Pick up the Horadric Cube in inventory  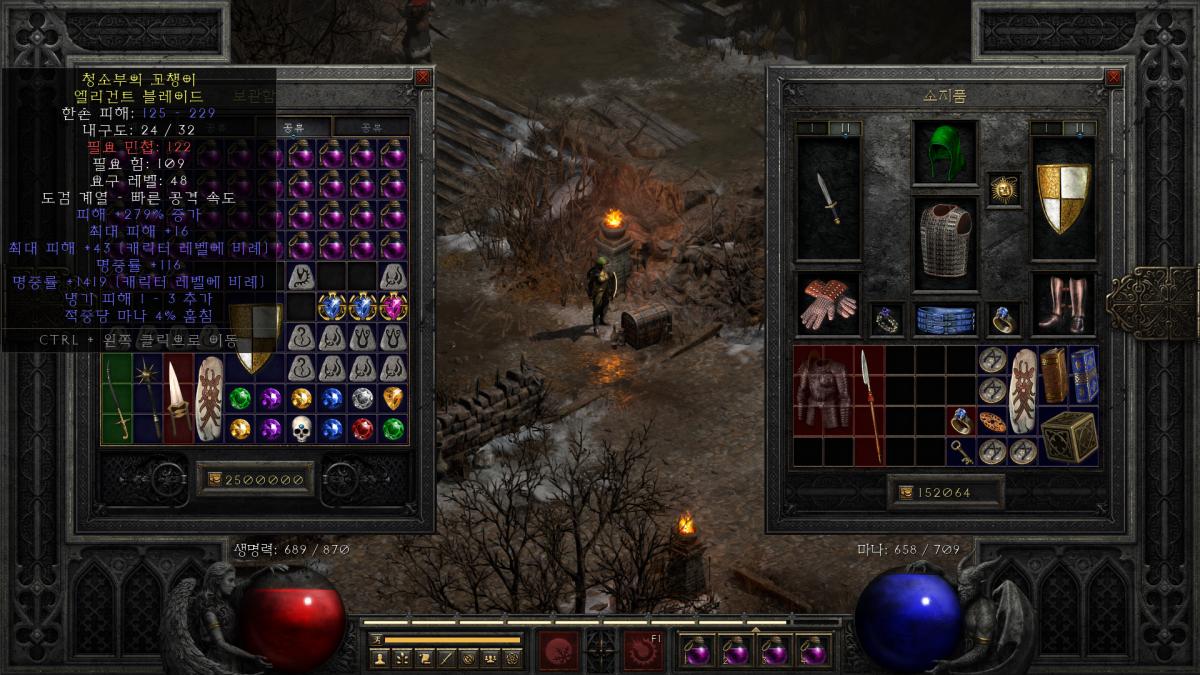coord(1067,436)
